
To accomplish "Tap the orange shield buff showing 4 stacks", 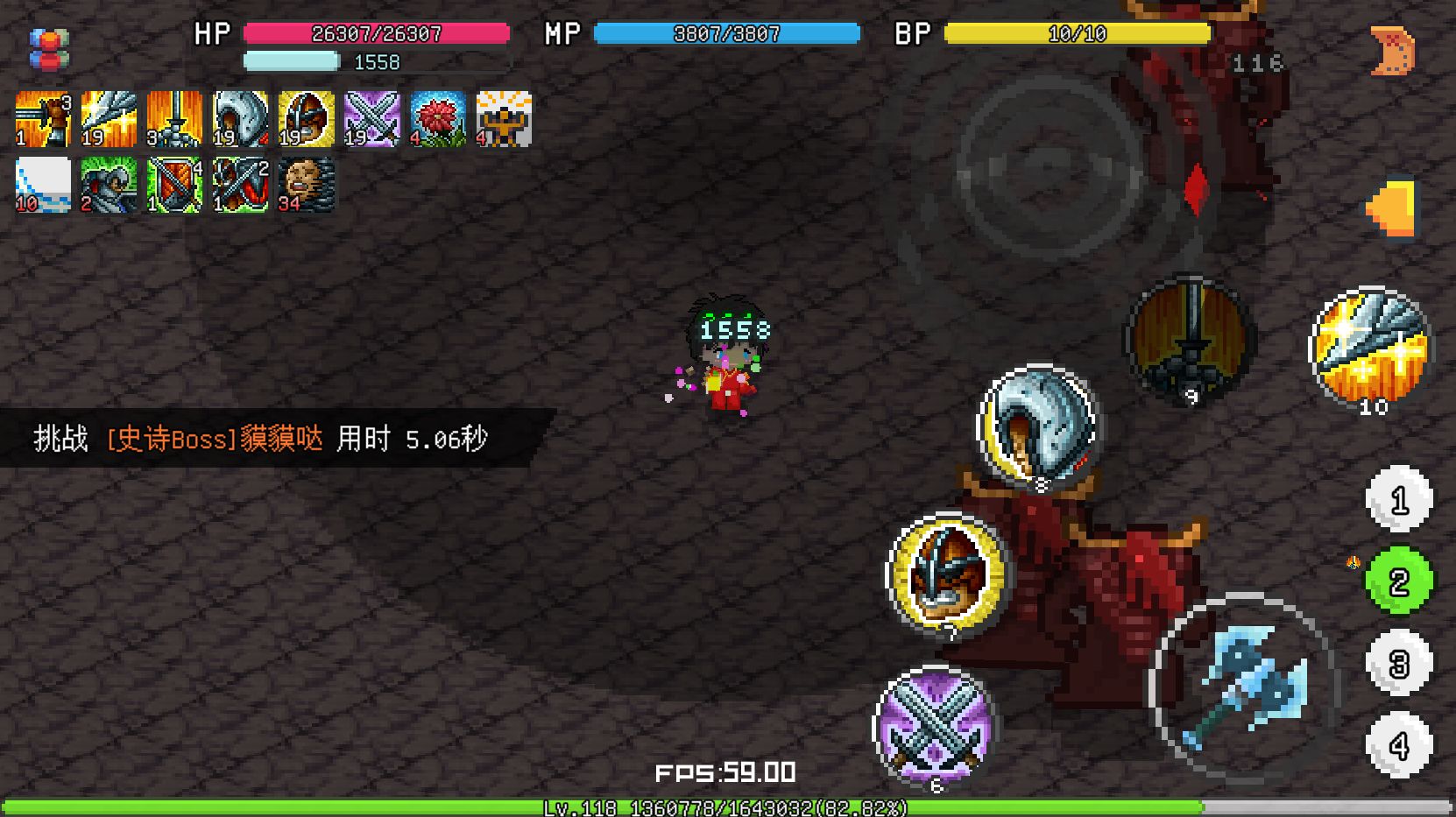I will 174,183.
